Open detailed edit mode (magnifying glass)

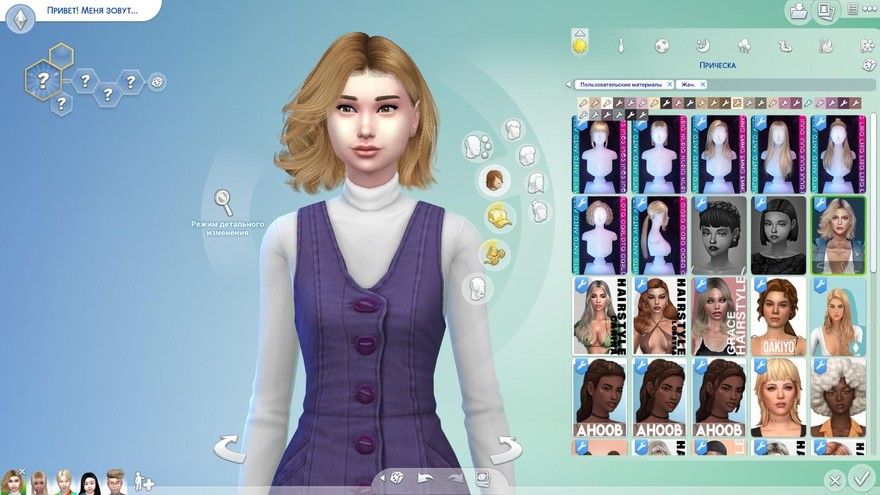(x=224, y=202)
